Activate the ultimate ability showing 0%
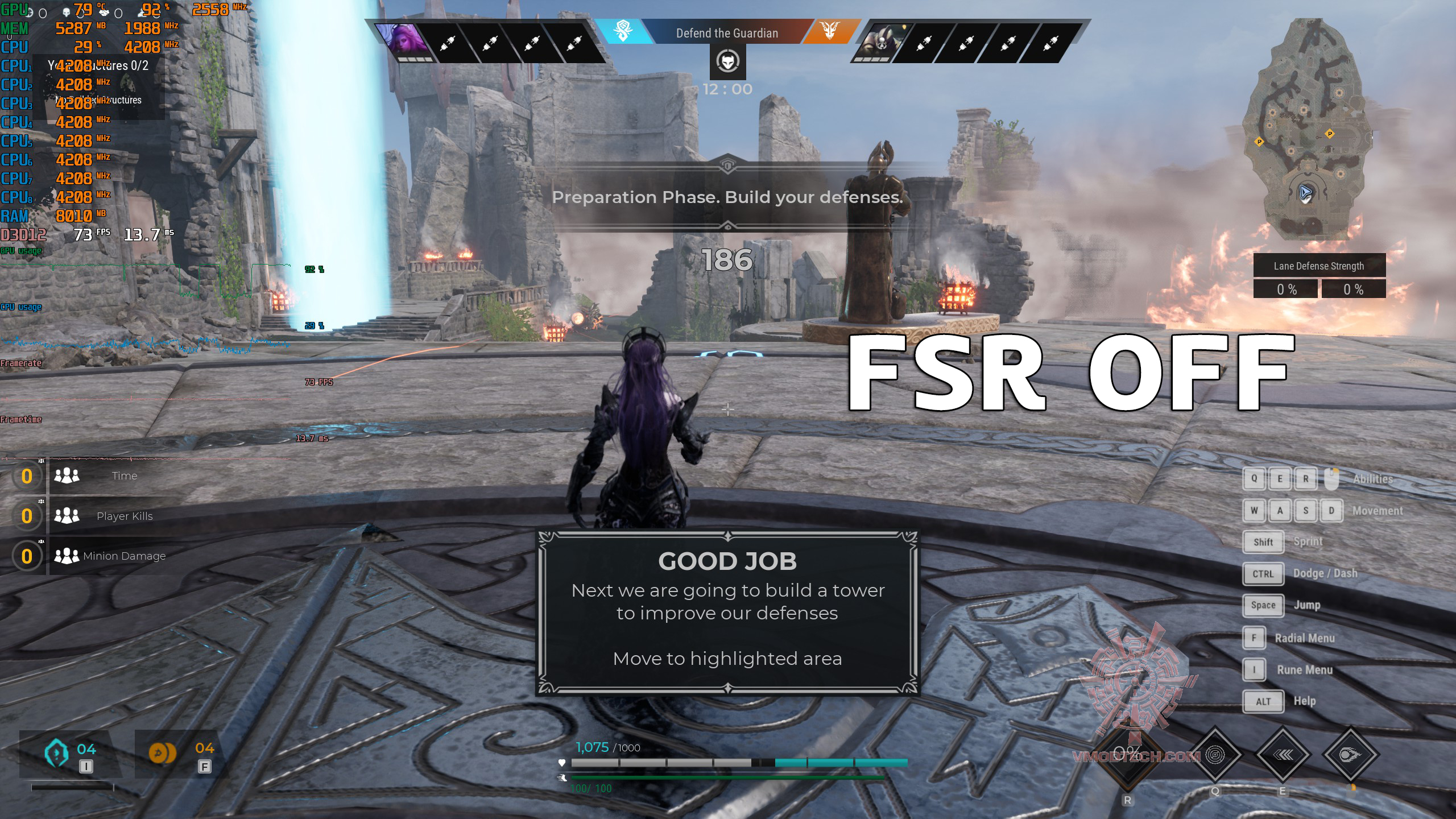Image resolution: width=1456 pixels, height=819 pixels. [x=1127, y=755]
